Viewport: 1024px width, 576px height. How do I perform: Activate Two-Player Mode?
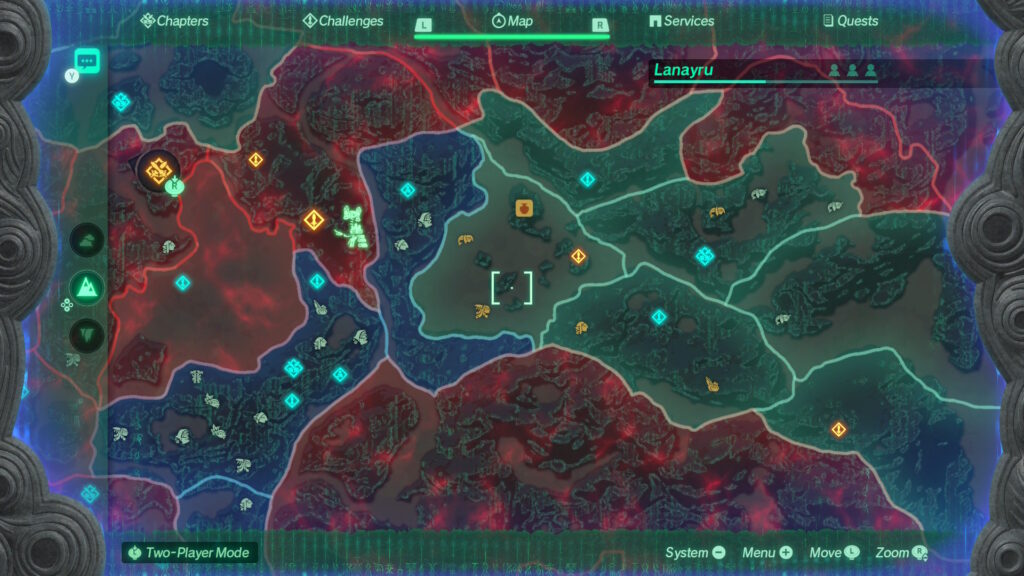click(x=190, y=553)
